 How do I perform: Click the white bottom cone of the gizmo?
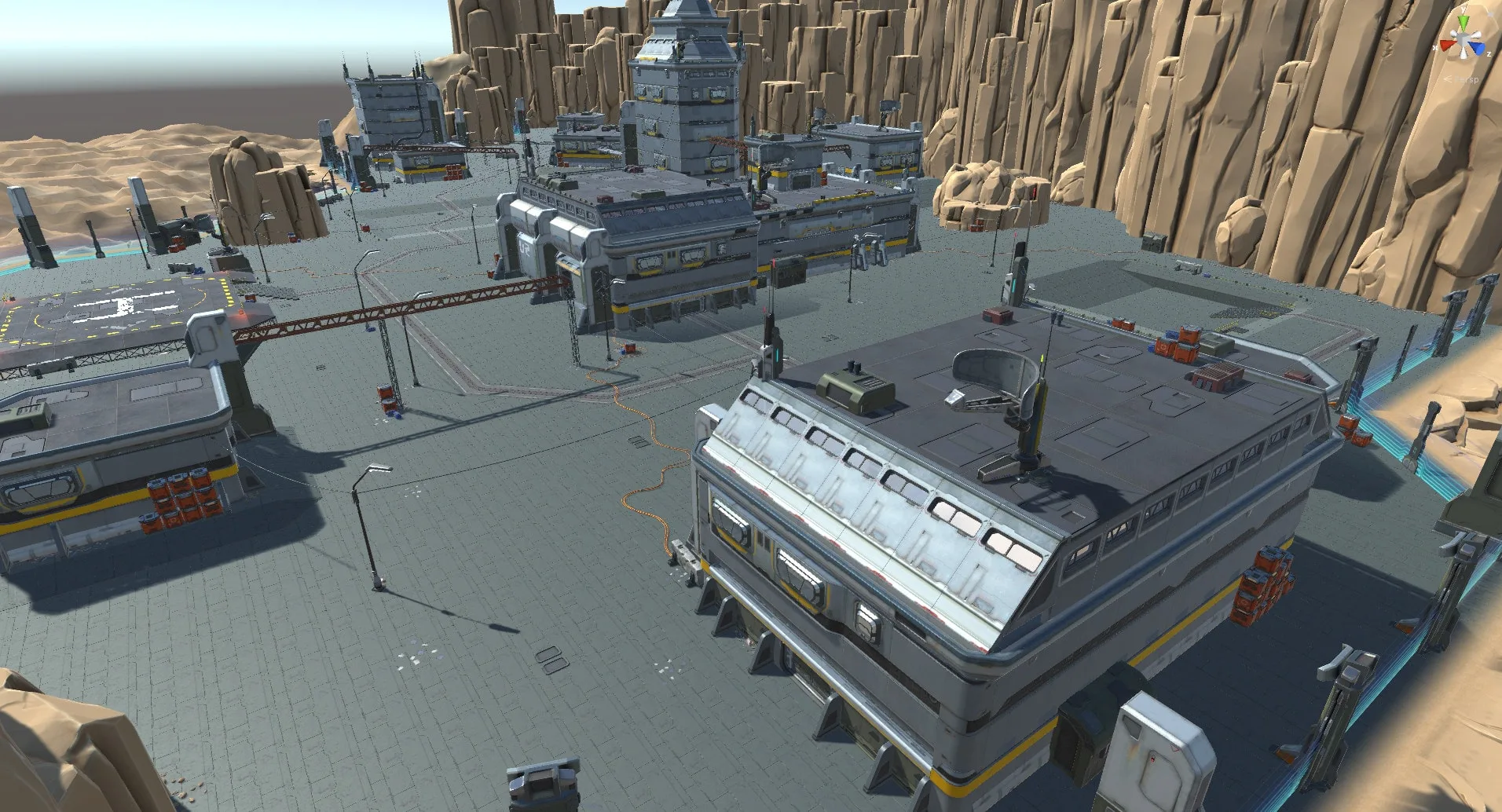tap(1464, 54)
